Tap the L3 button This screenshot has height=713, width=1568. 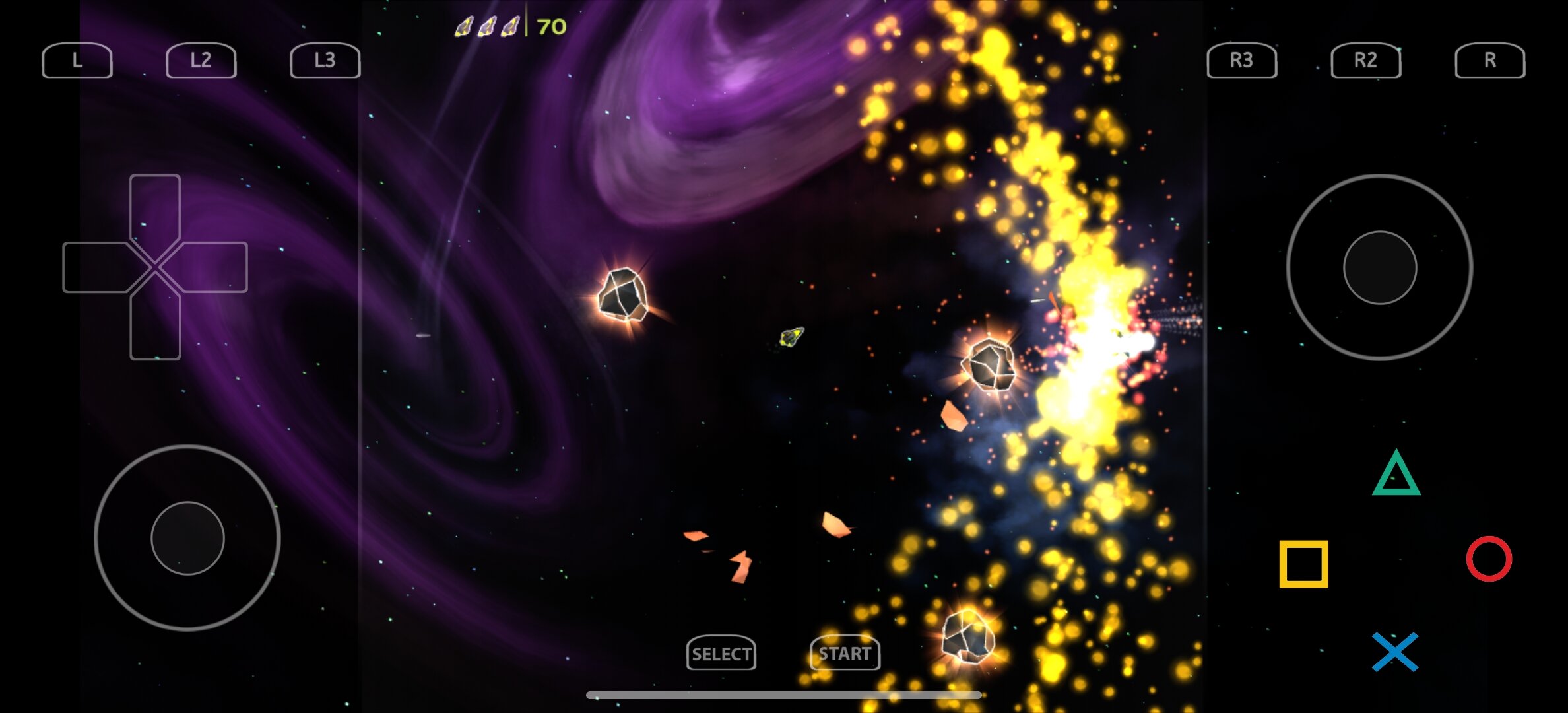[325, 61]
